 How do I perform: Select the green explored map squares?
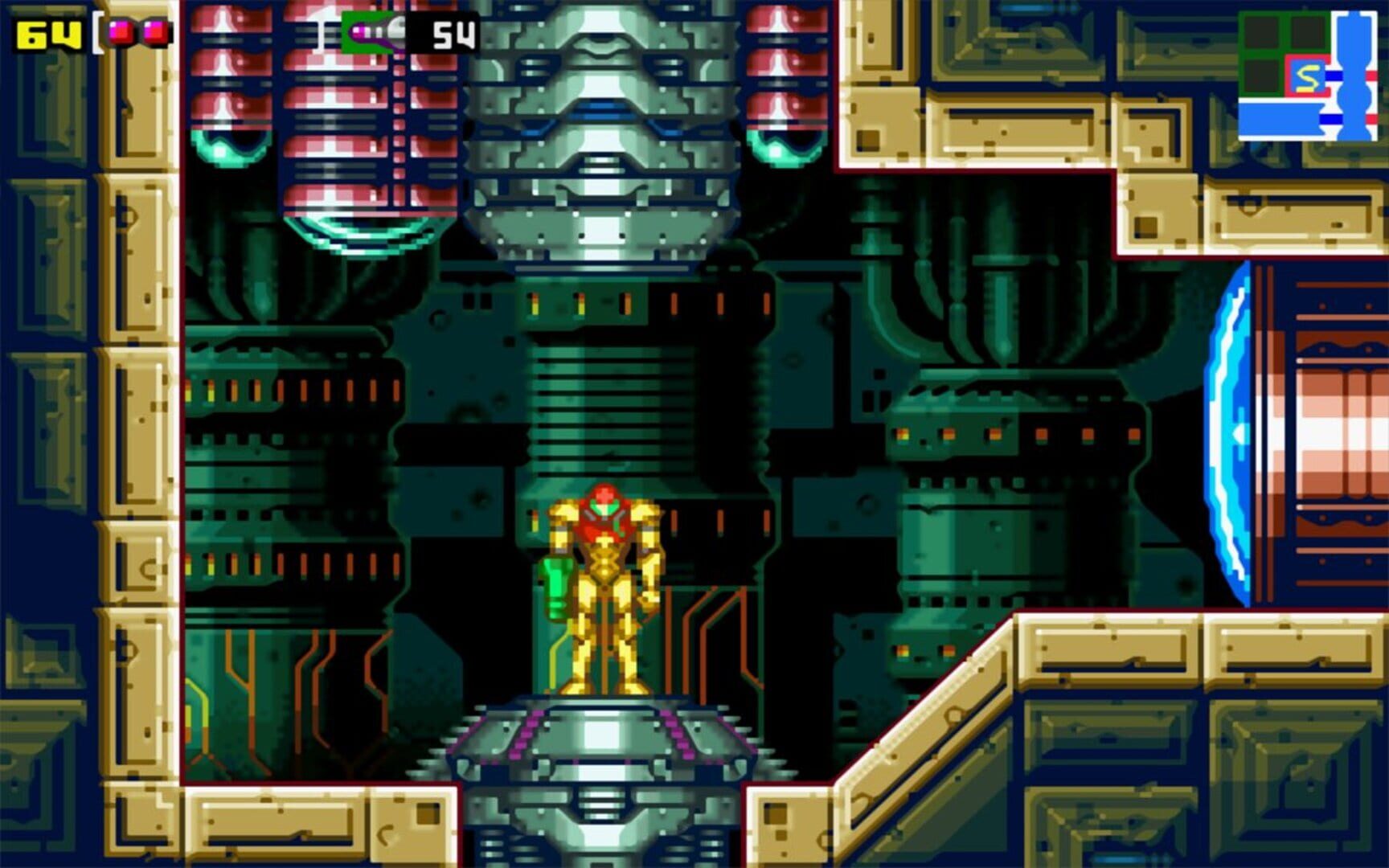coord(1262,32)
